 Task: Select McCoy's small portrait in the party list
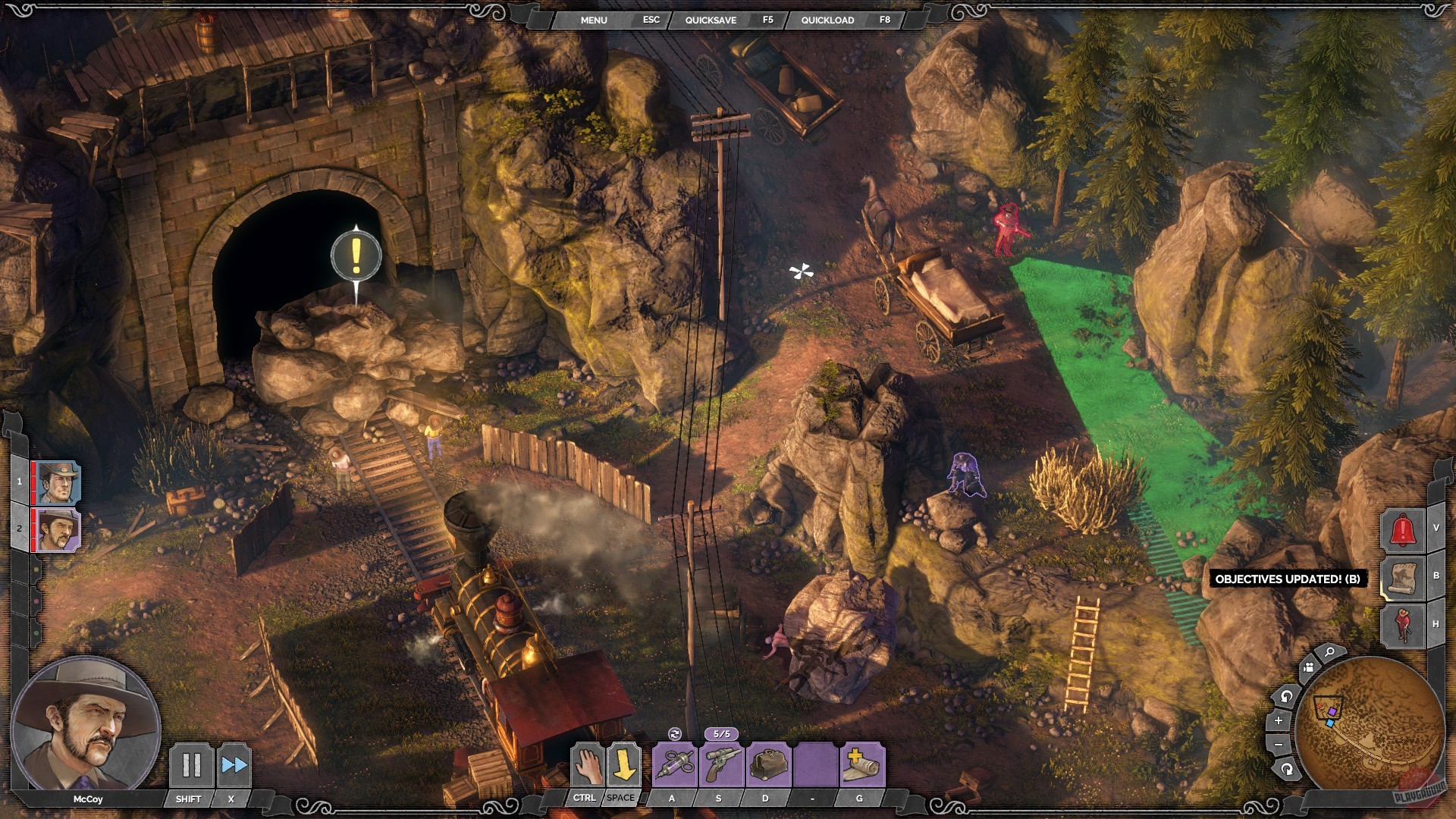58,529
